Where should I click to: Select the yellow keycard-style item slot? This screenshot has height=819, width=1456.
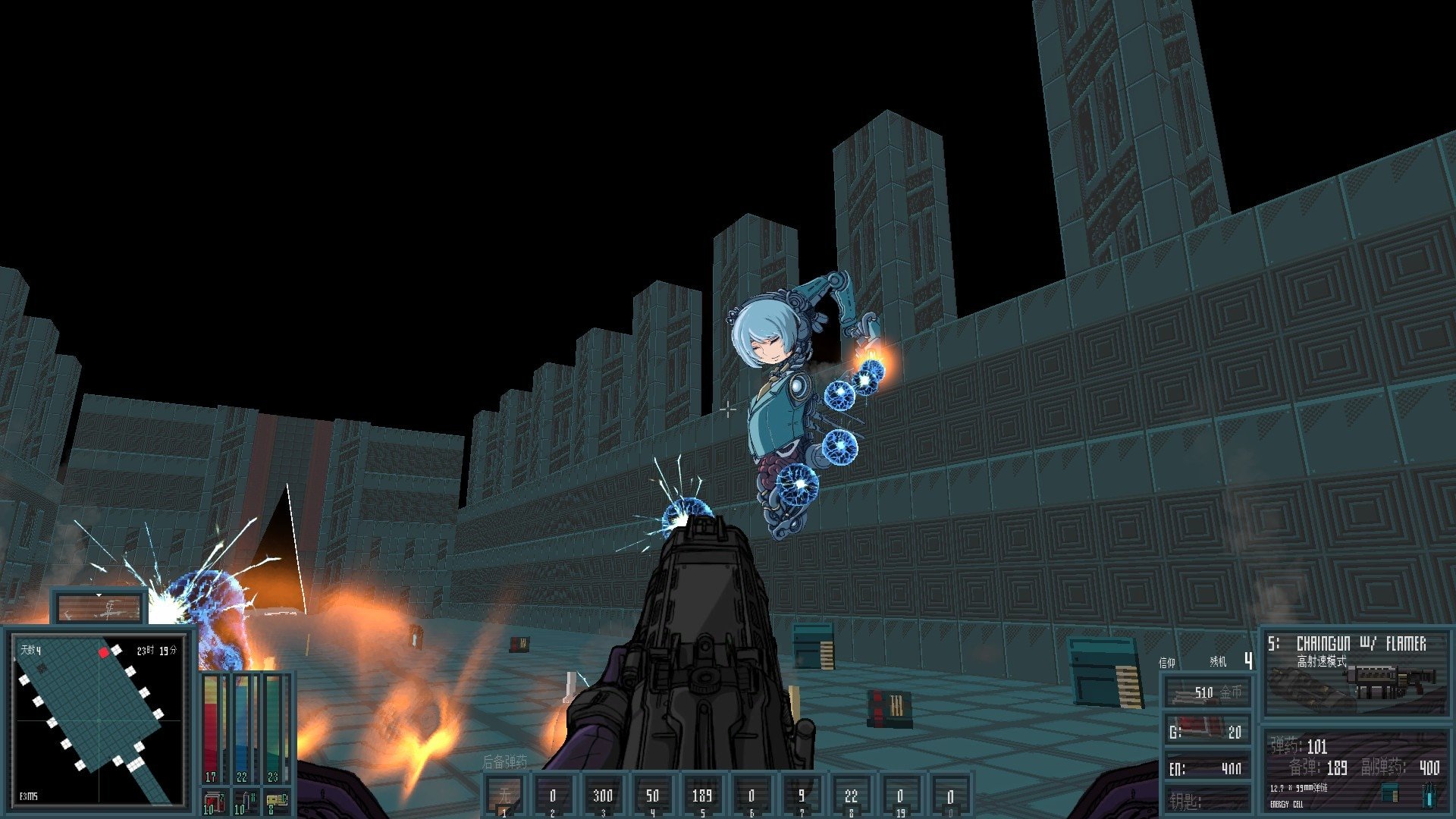pos(276,802)
